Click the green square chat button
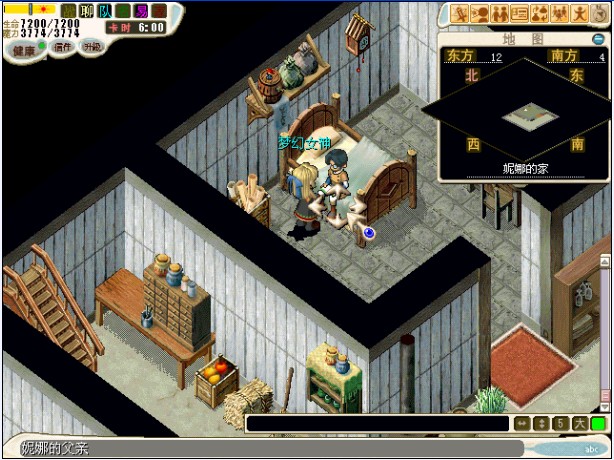Viewport: 614px width, 460px height. pyautogui.click(x=598, y=424)
